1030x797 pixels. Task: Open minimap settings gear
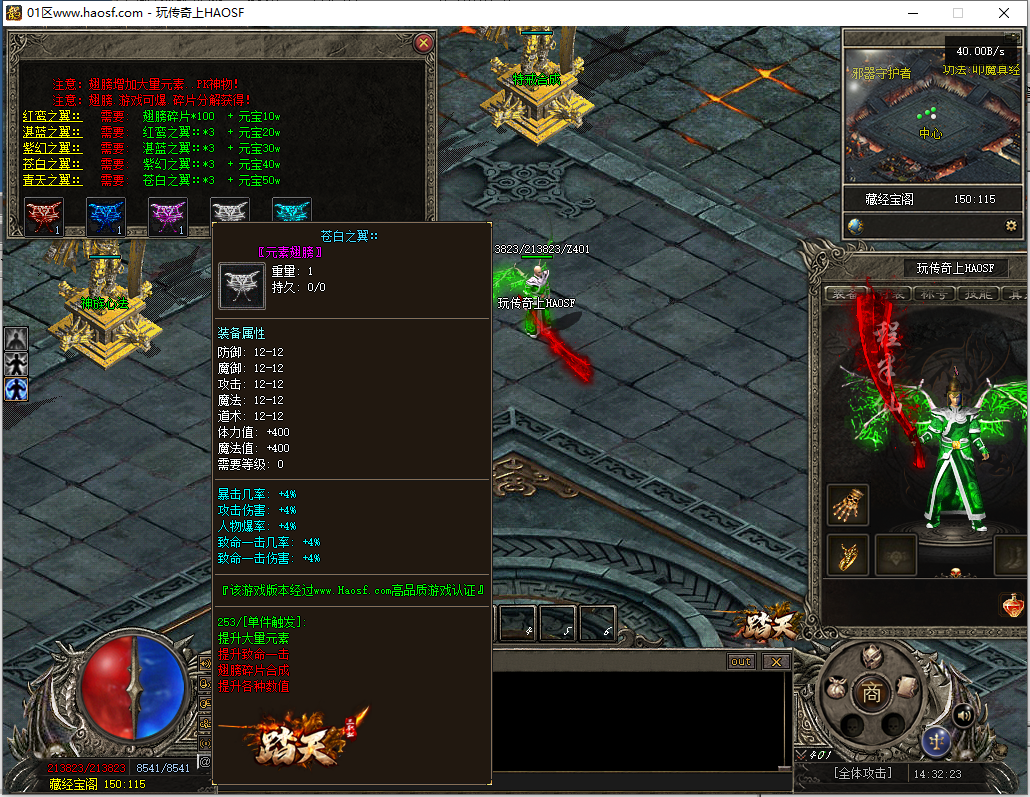(x=1011, y=226)
